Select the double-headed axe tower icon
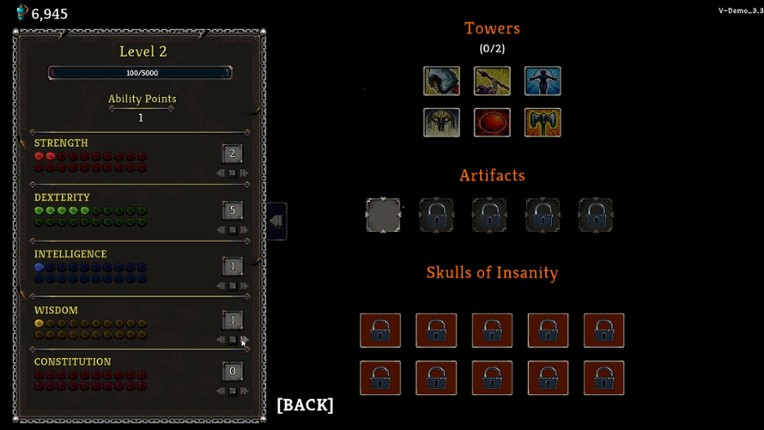Screen dimensions: 764x430 543,122
